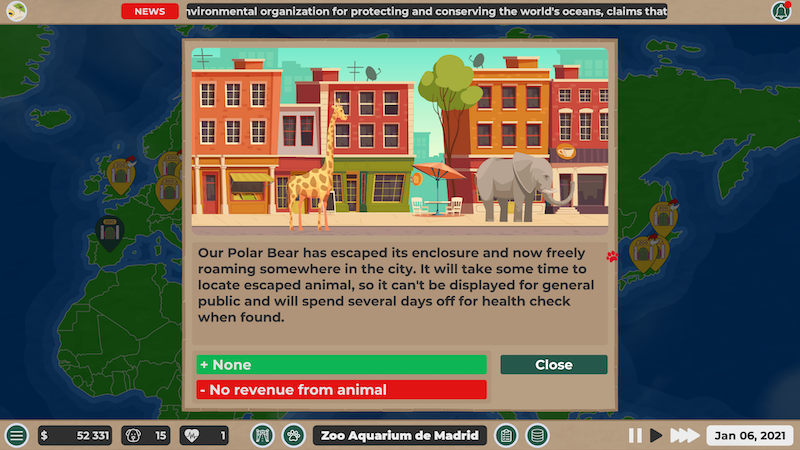Open the paw print animals menu
800x450 pixels.
tap(293, 436)
